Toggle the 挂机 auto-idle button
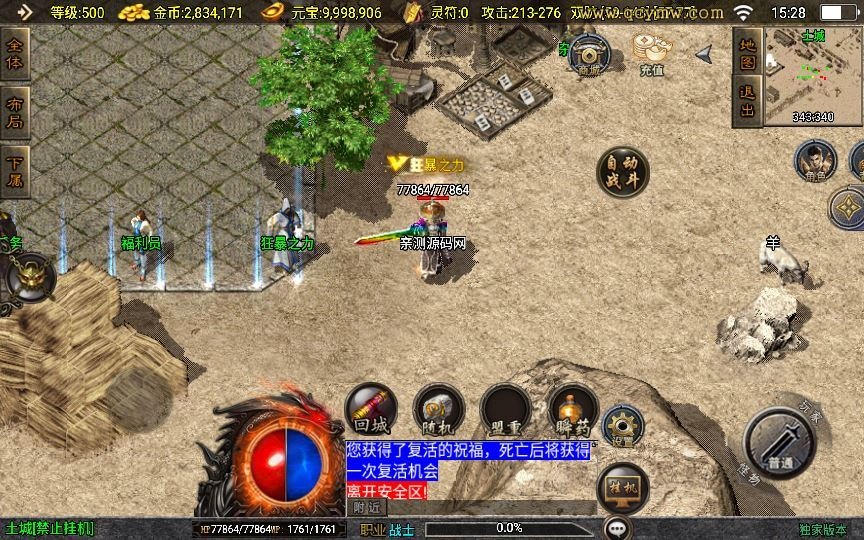864x540 pixels. [621, 490]
